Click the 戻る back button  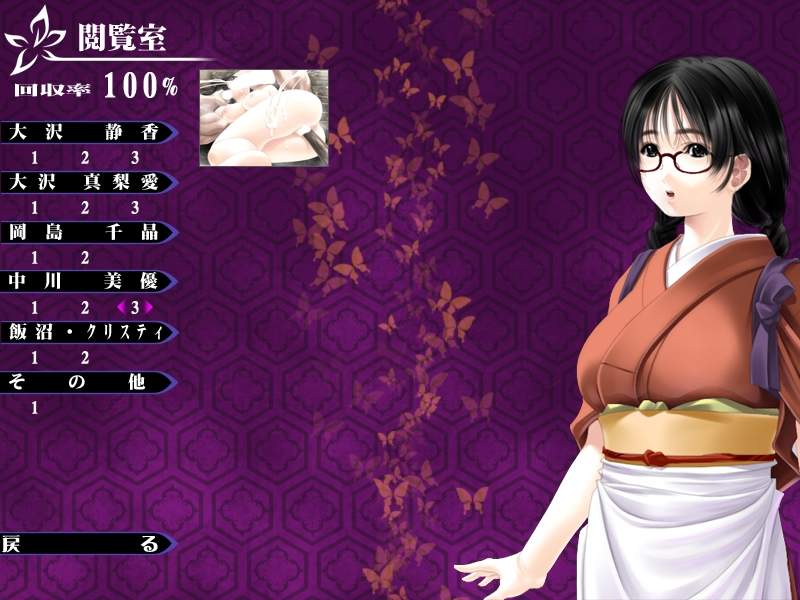click(85, 544)
